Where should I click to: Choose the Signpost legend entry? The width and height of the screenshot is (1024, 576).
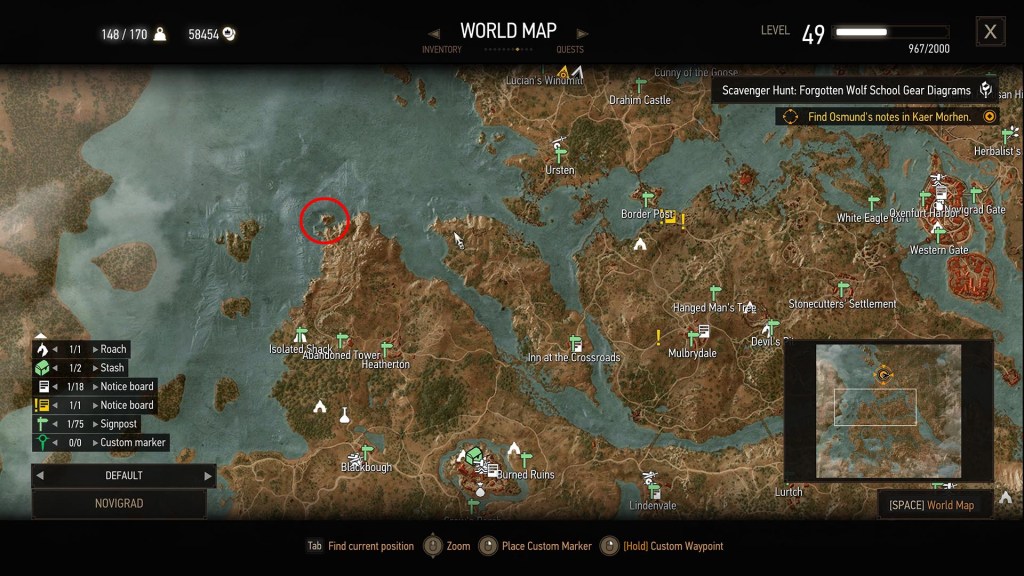[120, 424]
